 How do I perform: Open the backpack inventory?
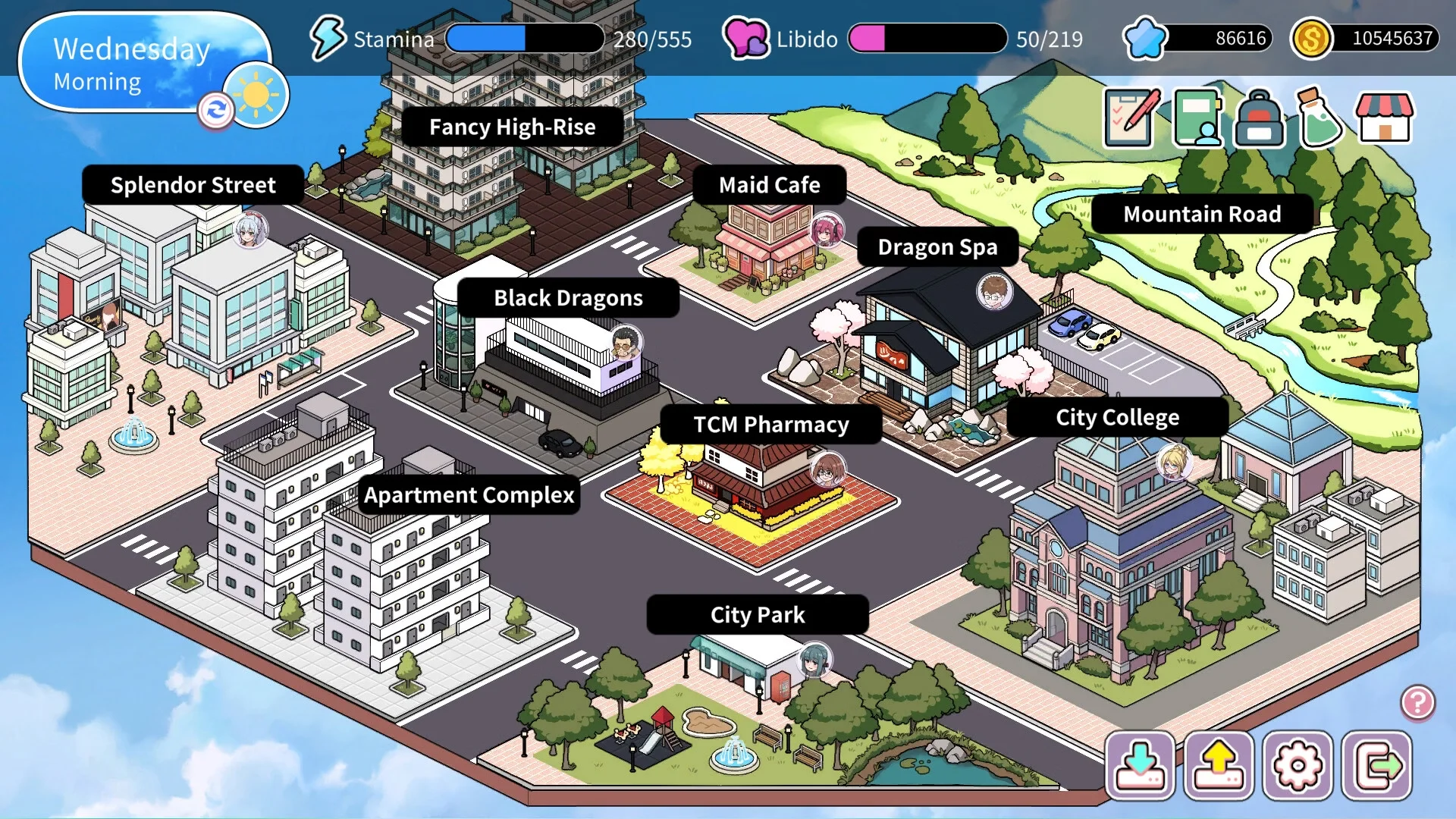click(x=1260, y=119)
